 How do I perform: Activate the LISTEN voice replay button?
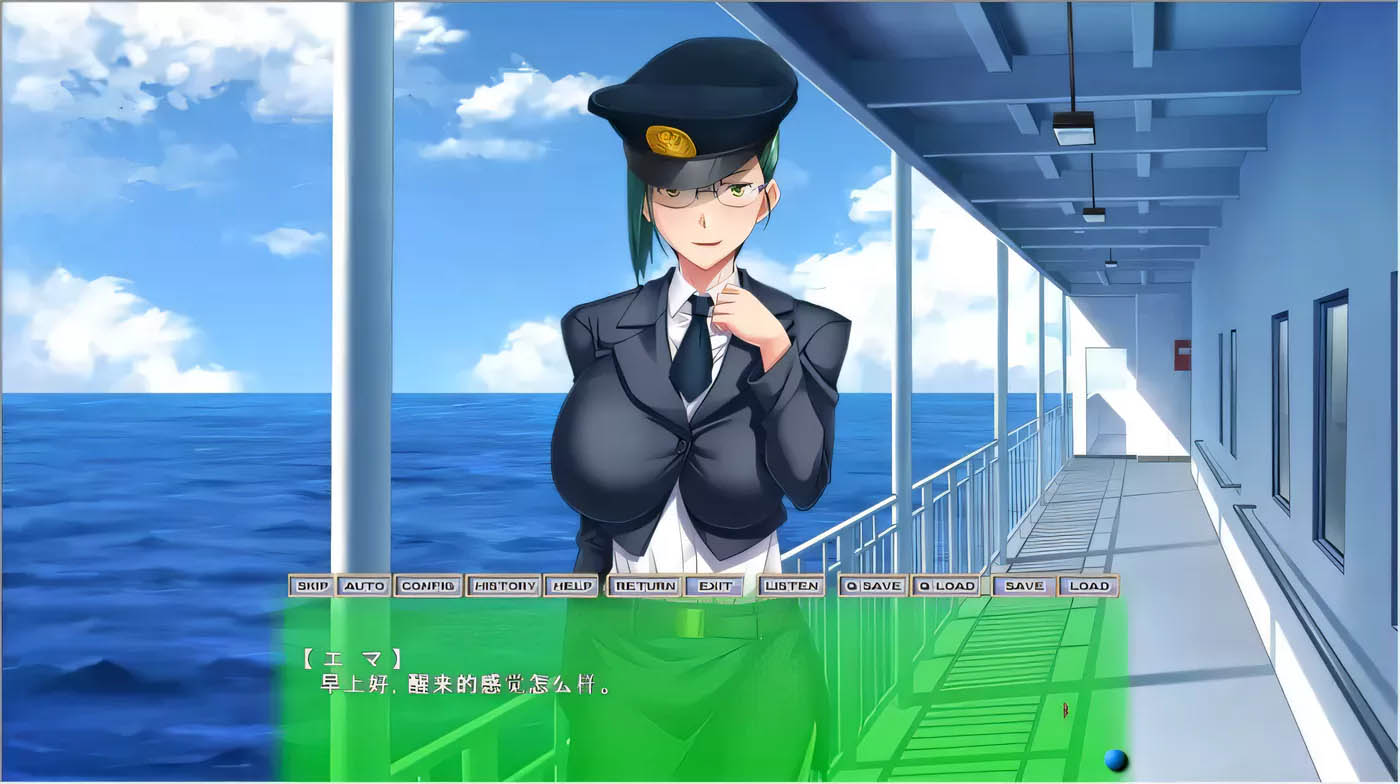791,586
